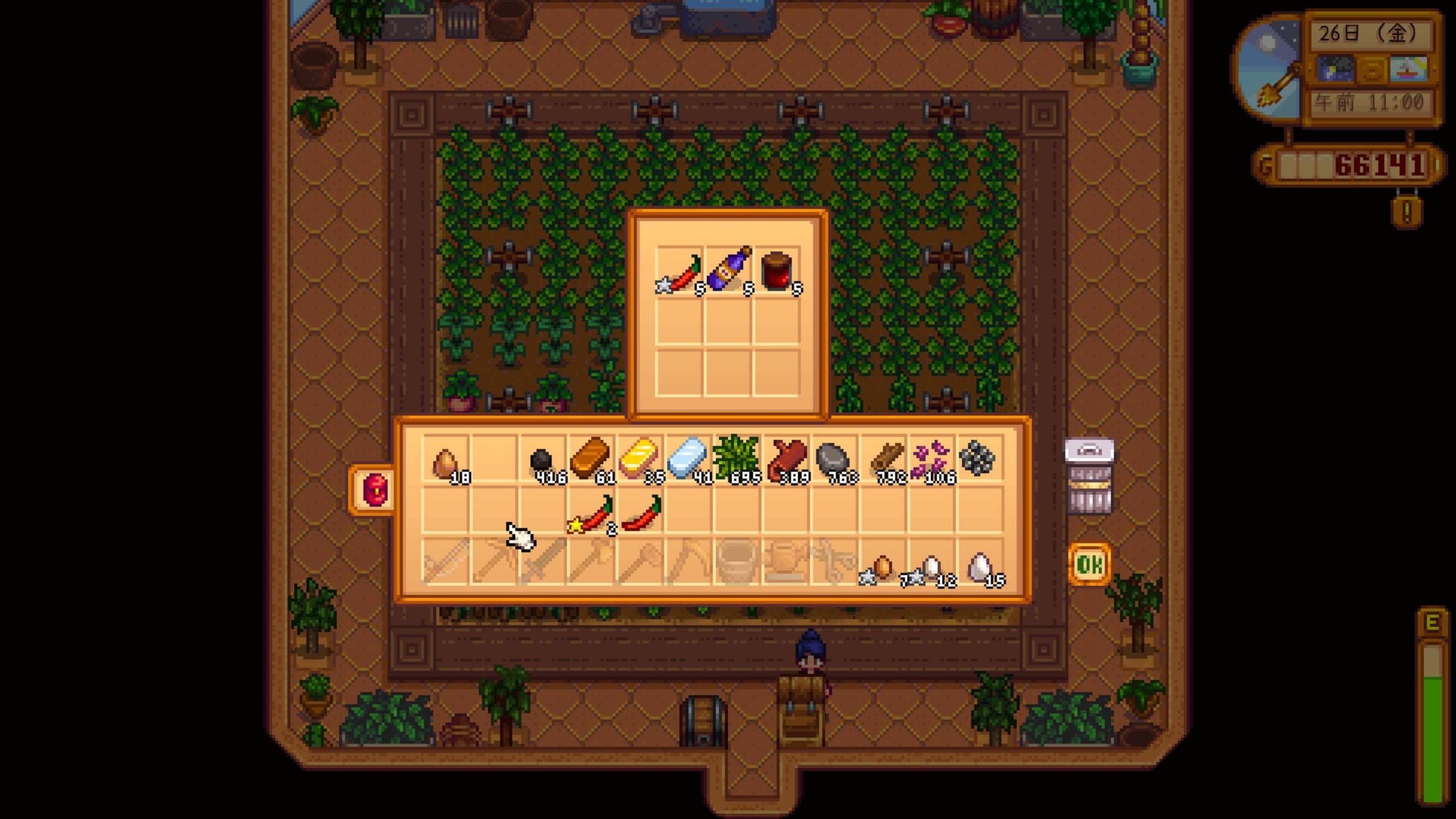Select the pale blue bar stack of 41
1456x819 pixels.
pos(688,462)
